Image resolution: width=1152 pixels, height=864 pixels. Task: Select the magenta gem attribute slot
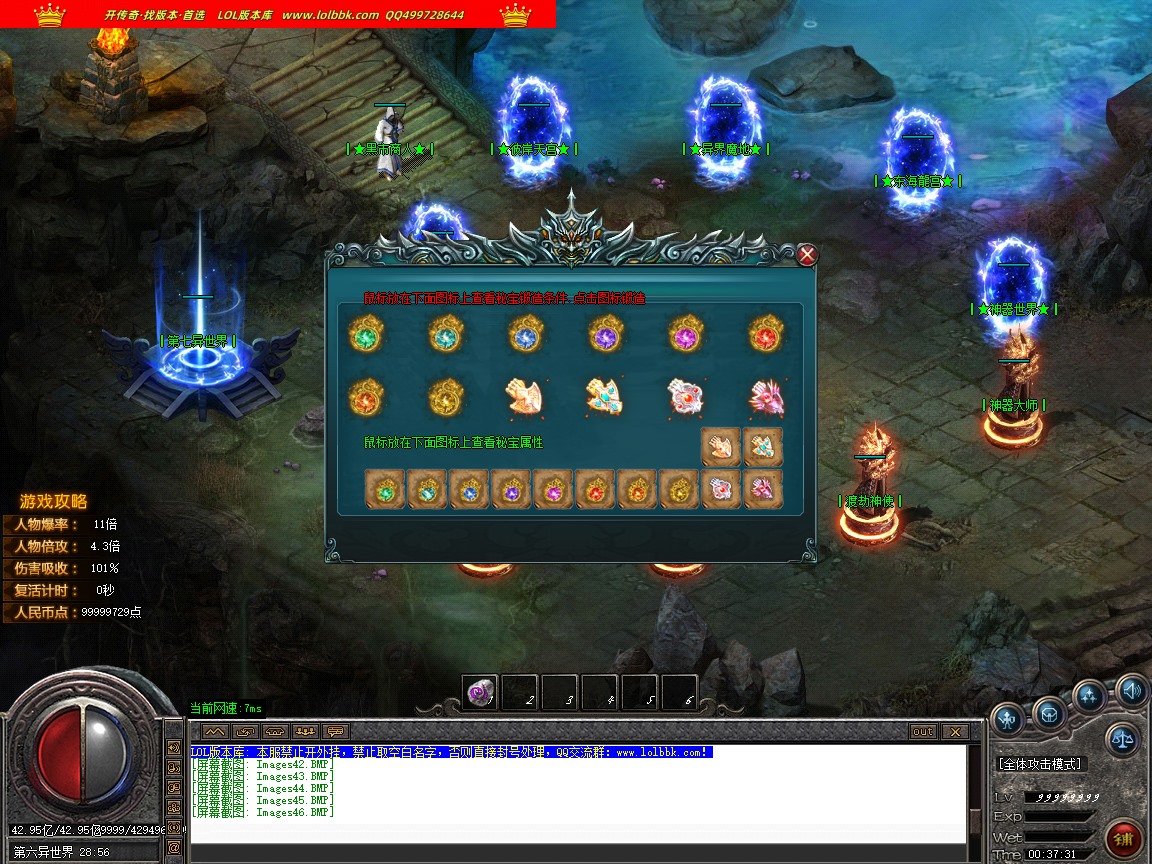[x=553, y=490]
